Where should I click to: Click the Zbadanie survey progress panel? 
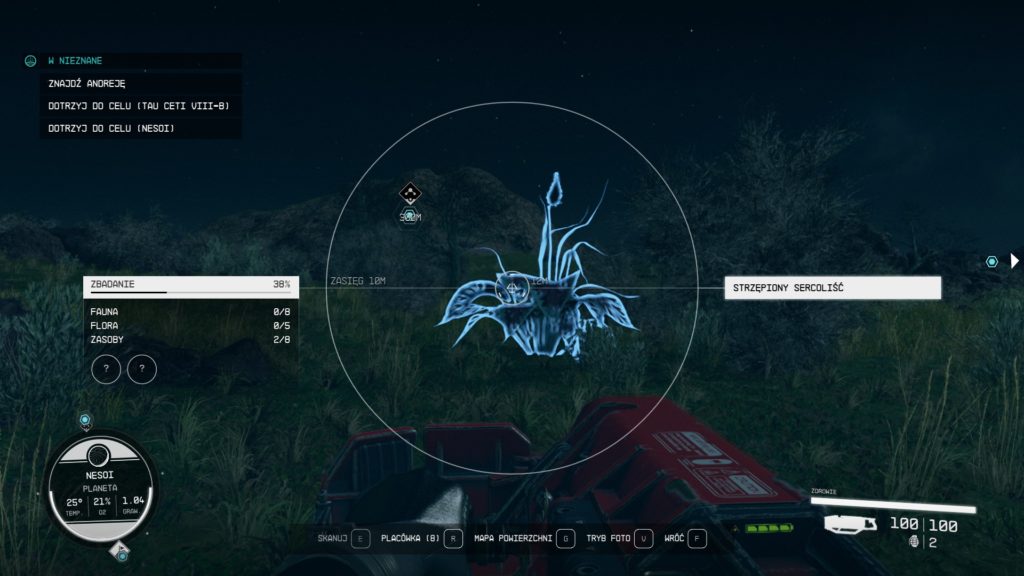190,286
